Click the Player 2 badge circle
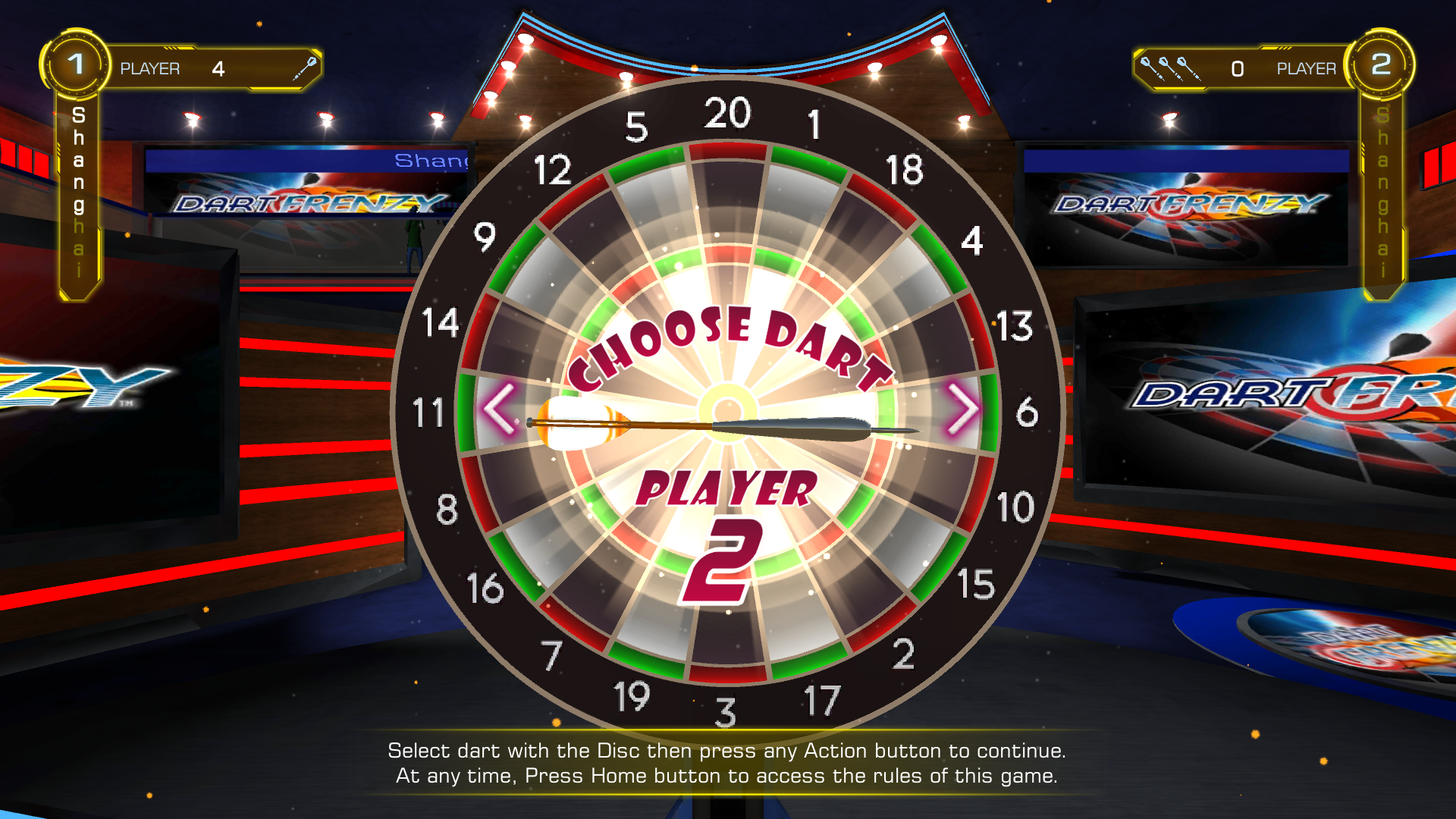This screenshot has height=819, width=1456. pyautogui.click(x=1382, y=64)
